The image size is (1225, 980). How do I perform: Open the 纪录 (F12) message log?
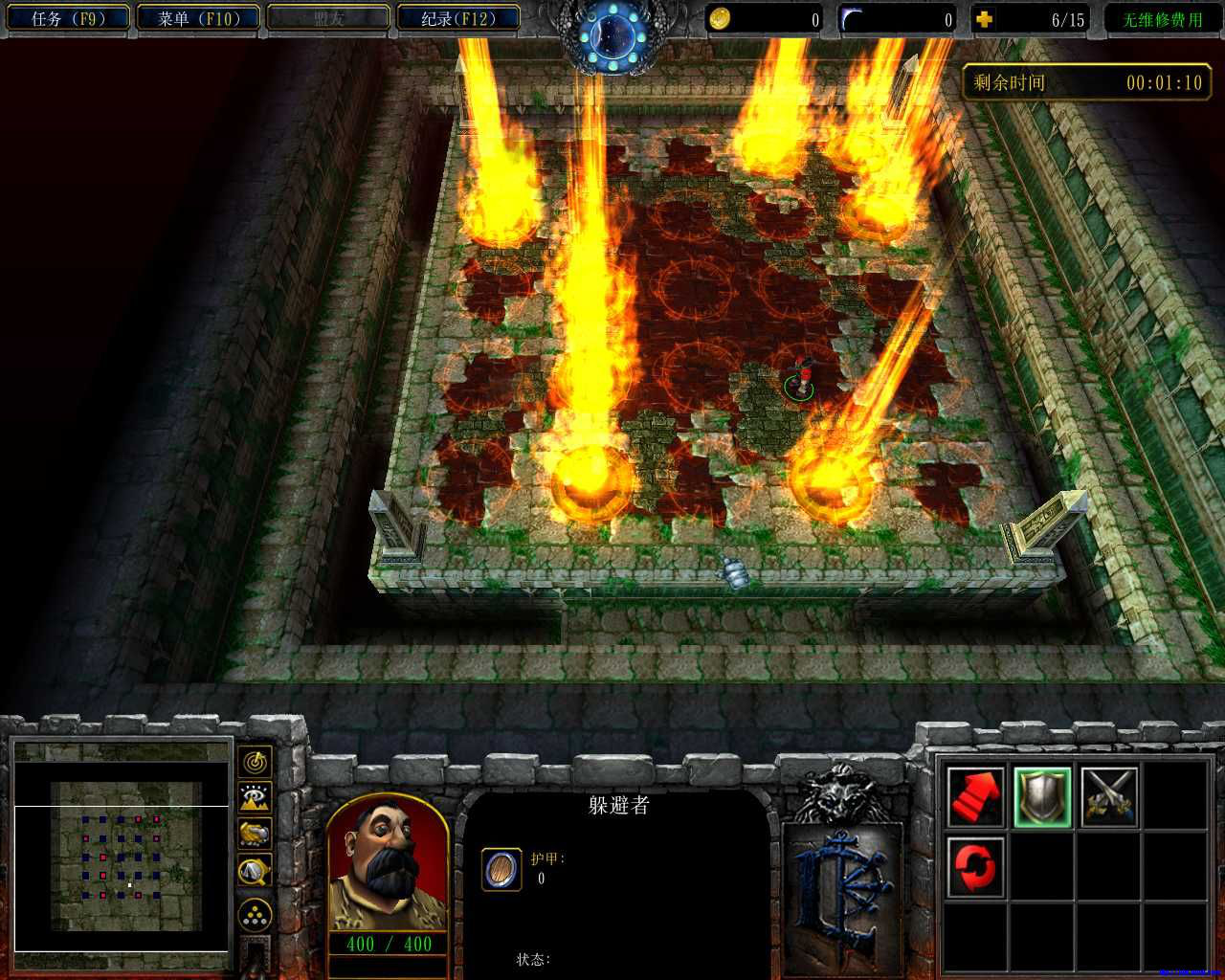pos(457,18)
